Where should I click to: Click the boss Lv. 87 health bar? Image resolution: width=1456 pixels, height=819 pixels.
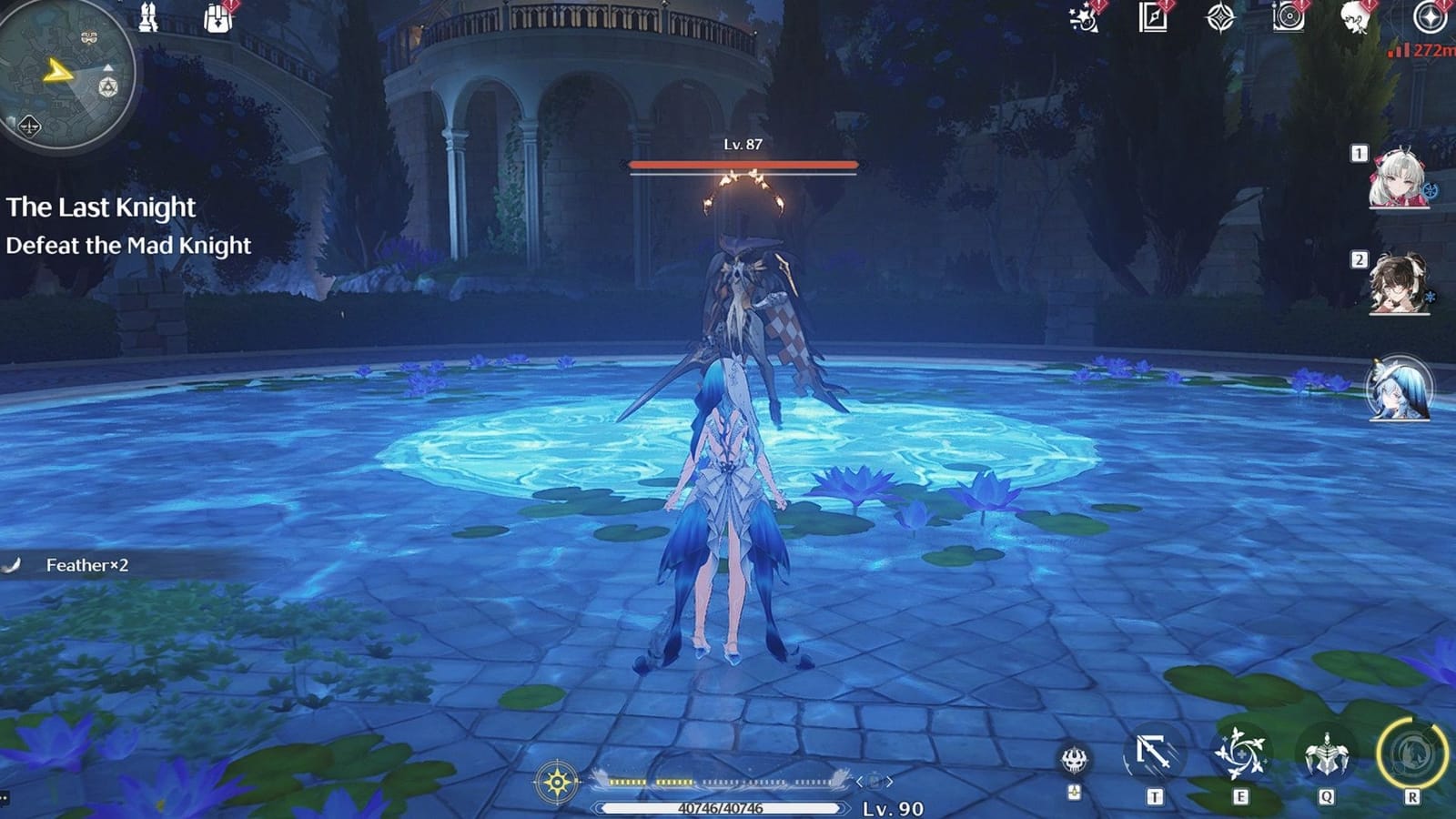pyautogui.click(x=742, y=165)
